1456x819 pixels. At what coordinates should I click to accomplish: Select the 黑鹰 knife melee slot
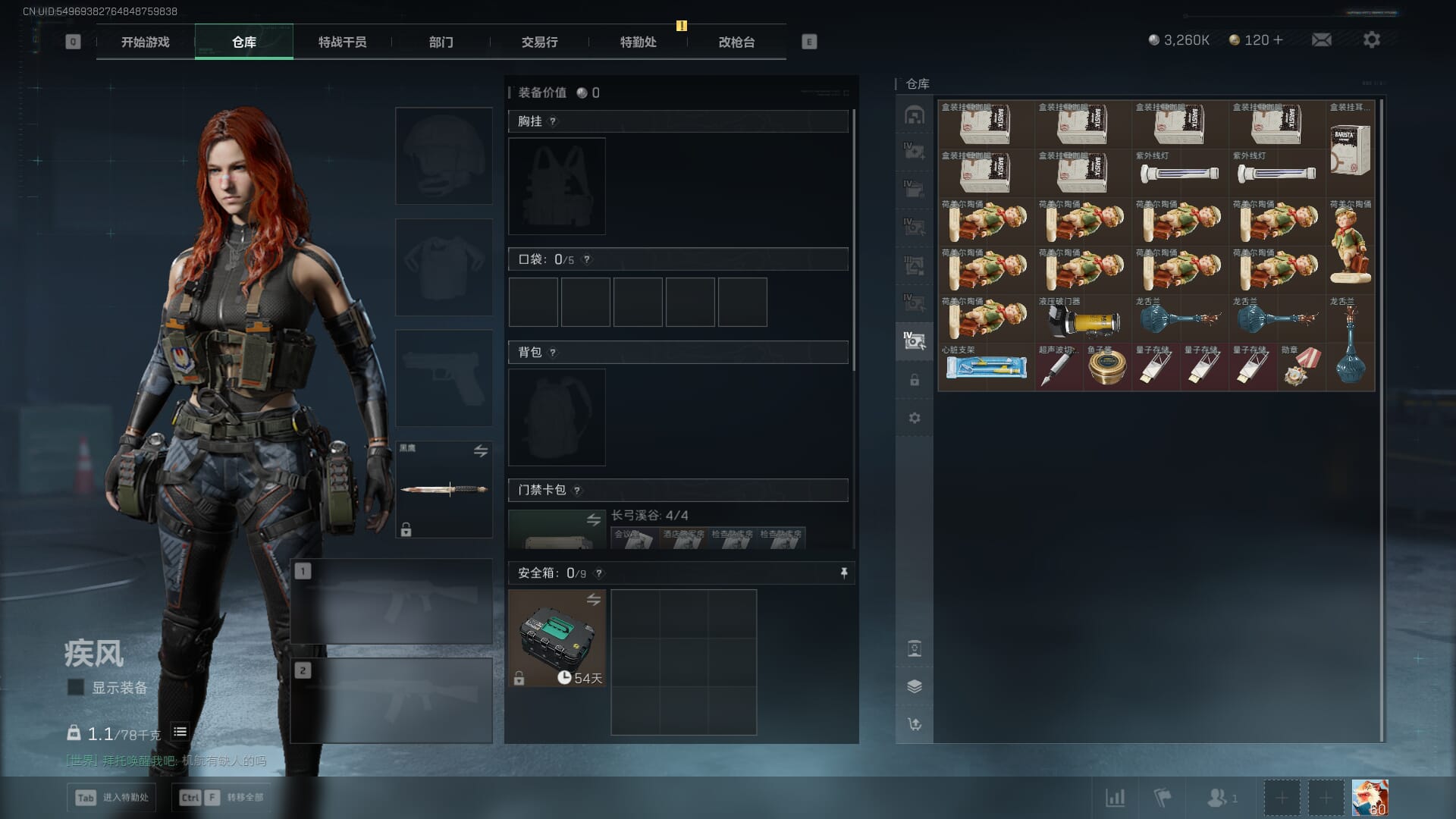coord(444,489)
